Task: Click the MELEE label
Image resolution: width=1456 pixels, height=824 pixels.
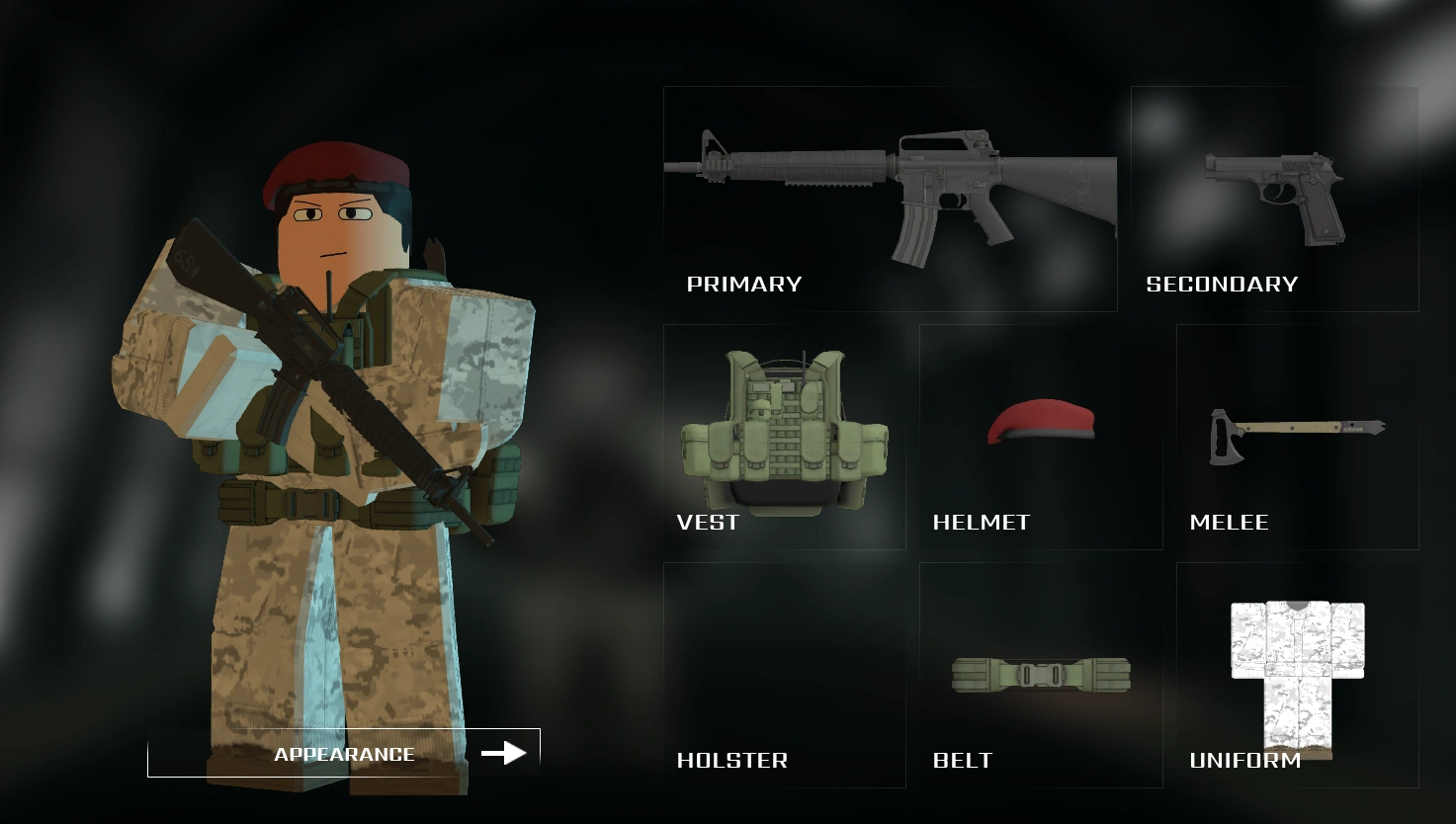Action: pyautogui.click(x=1230, y=522)
